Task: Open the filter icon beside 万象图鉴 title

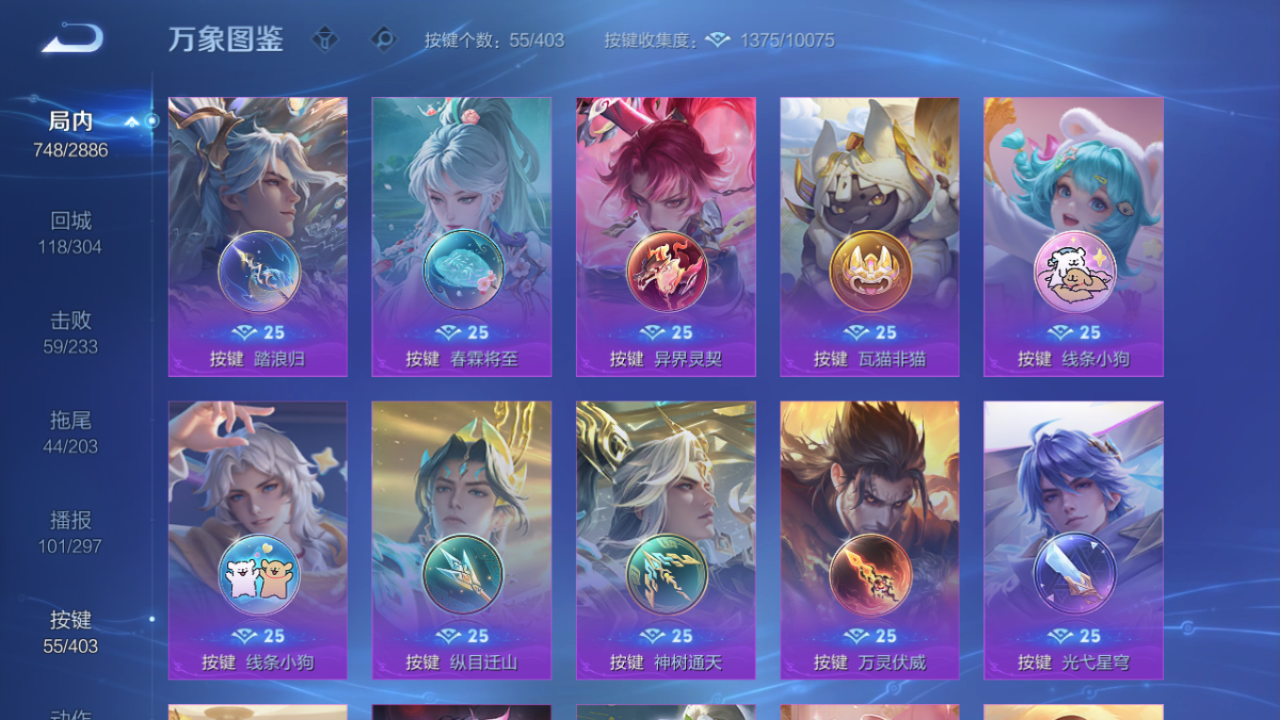Action: [x=324, y=39]
